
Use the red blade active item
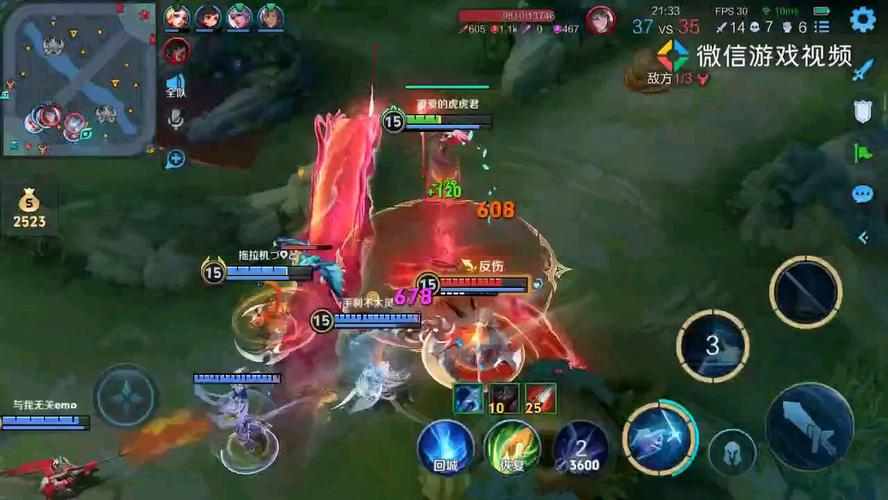click(540, 398)
